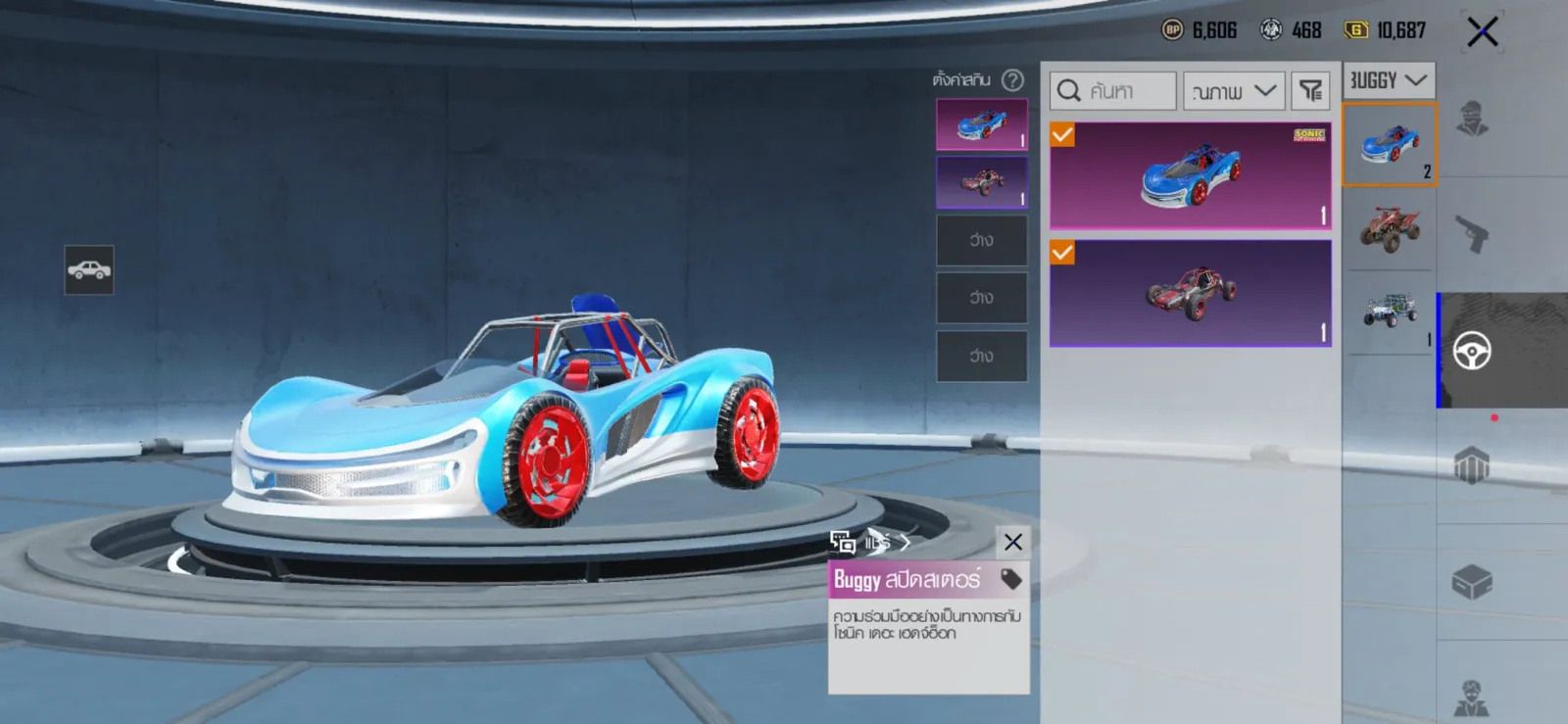Screen dimensions: 1568x724
Task: Select the red buggy skin card
Action: coord(1190,293)
